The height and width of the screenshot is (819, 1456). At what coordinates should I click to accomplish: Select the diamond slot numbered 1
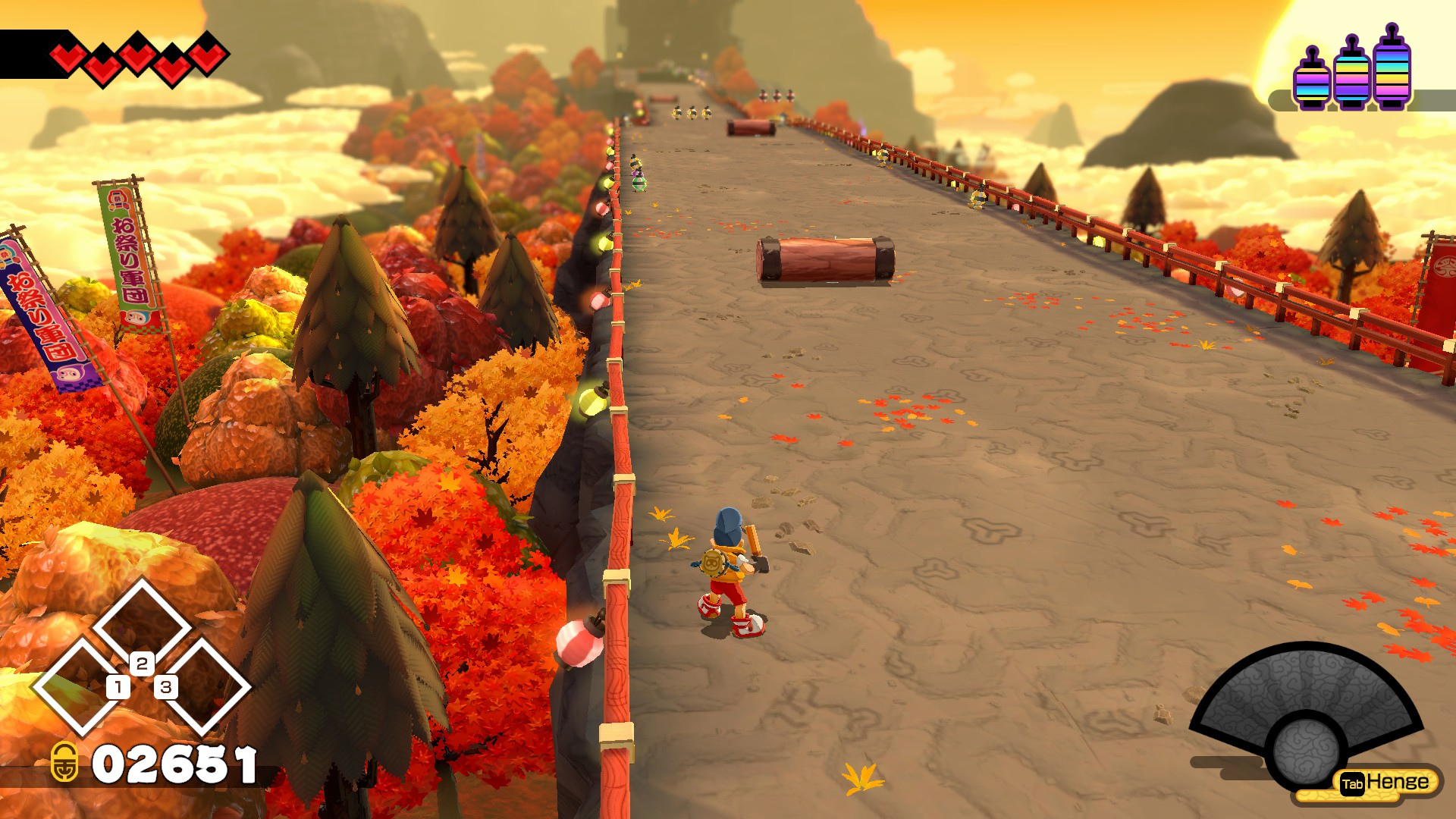point(80,686)
